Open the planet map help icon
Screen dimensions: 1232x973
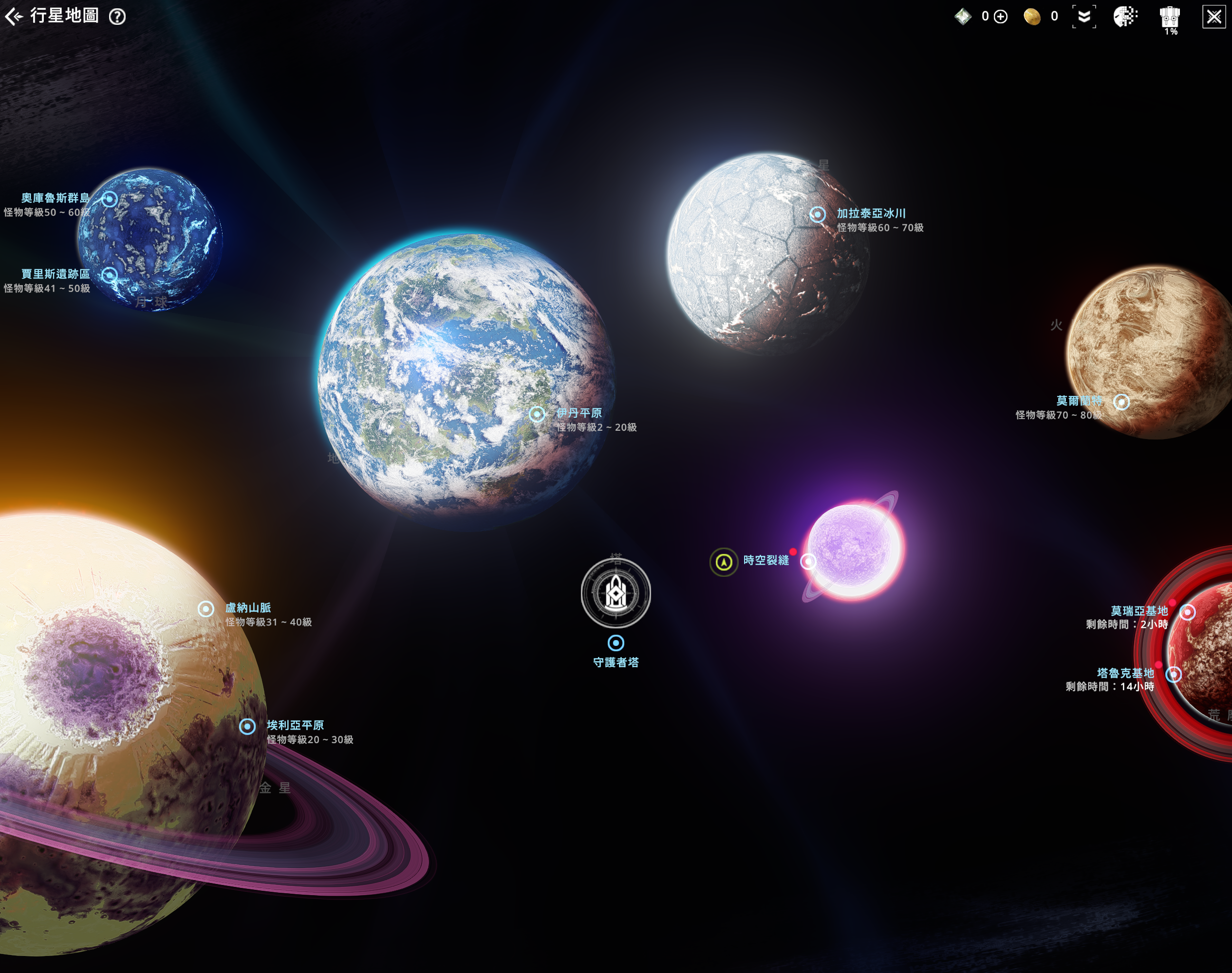click(x=117, y=17)
